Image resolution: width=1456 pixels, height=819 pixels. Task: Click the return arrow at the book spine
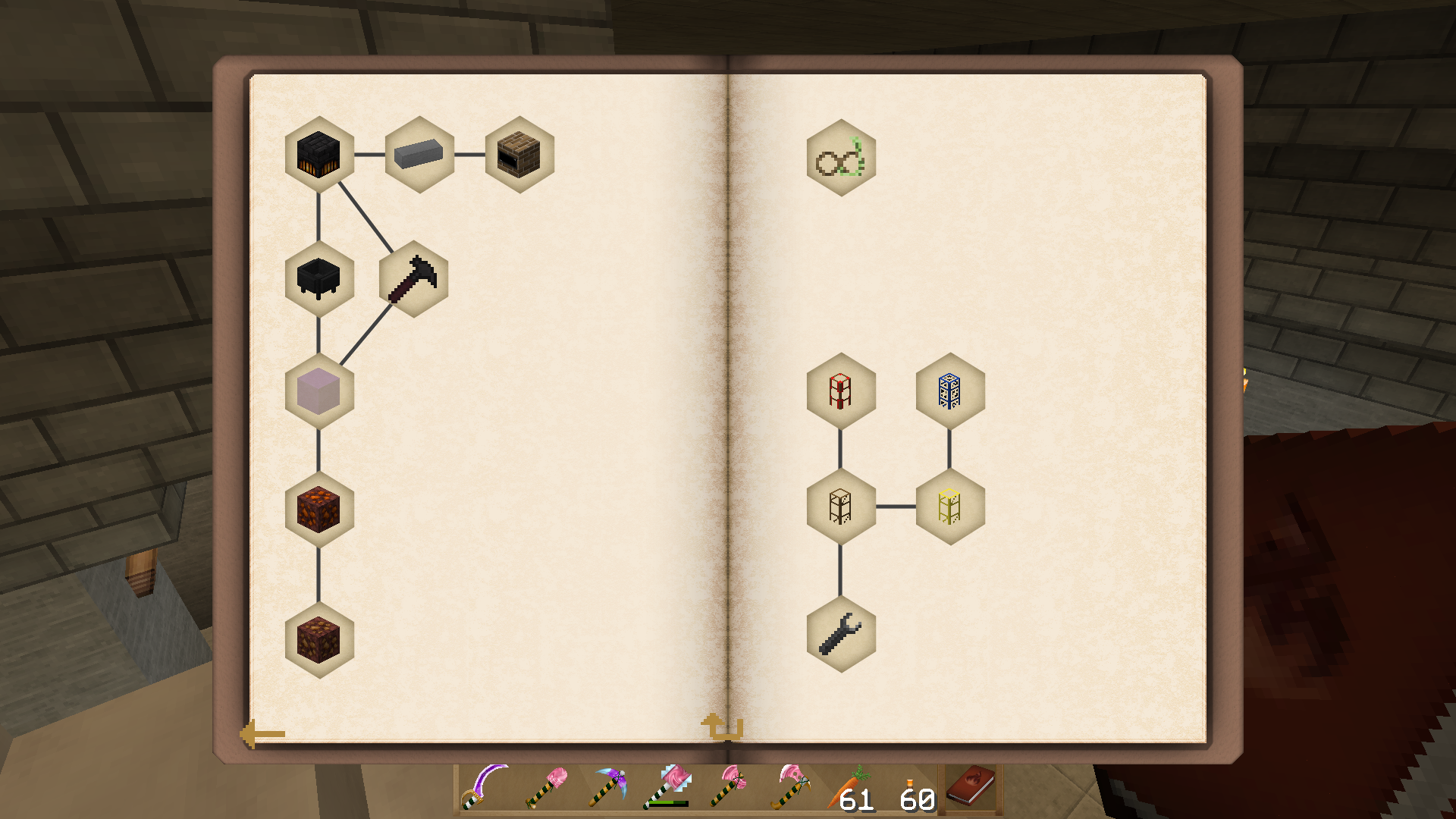pos(721,726)
